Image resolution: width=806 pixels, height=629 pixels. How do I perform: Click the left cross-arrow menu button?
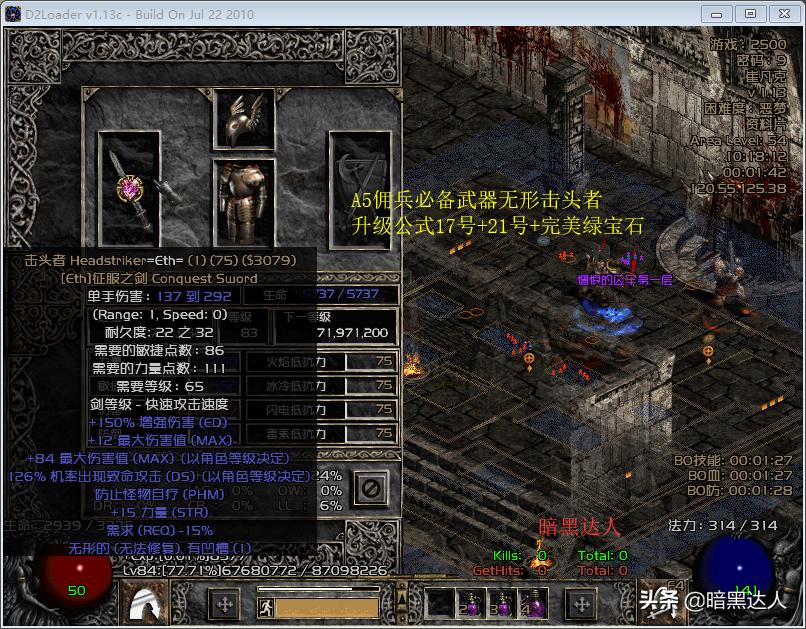coord(224,604)
